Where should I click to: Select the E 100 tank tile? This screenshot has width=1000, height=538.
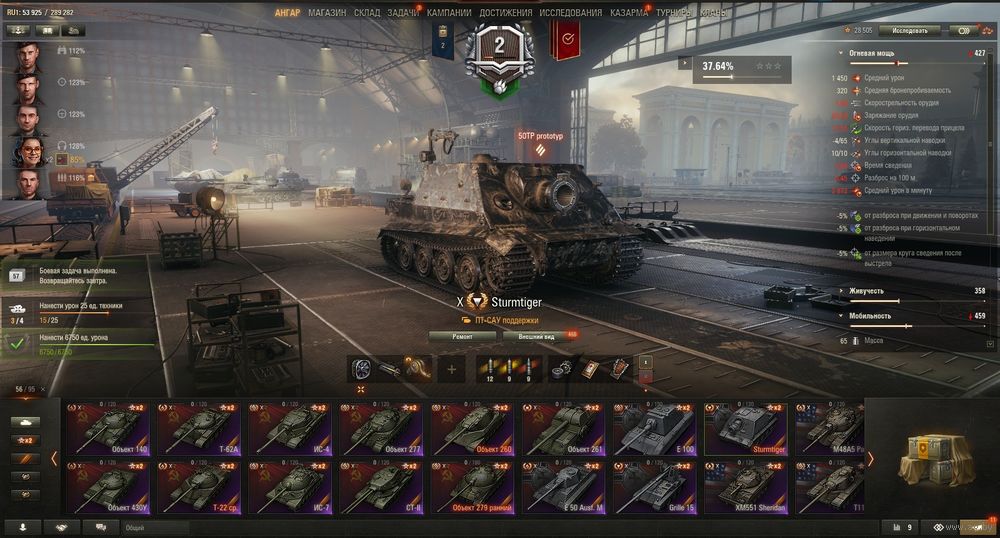tap(654, 428)
